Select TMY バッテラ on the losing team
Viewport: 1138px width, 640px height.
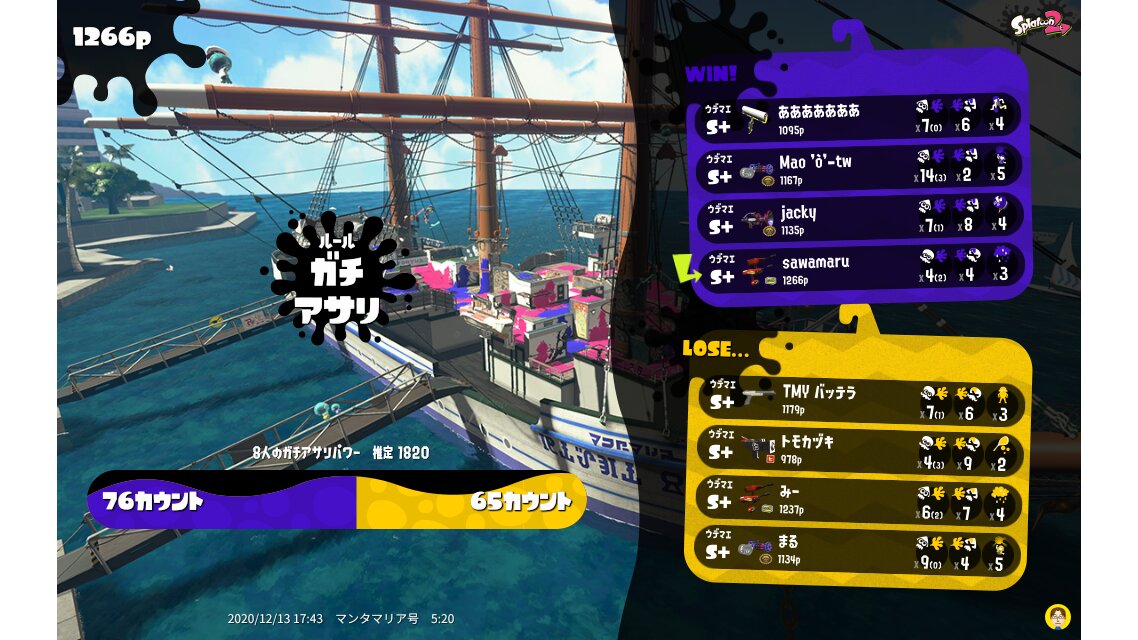pyautogui.click(x=856, y=400)
